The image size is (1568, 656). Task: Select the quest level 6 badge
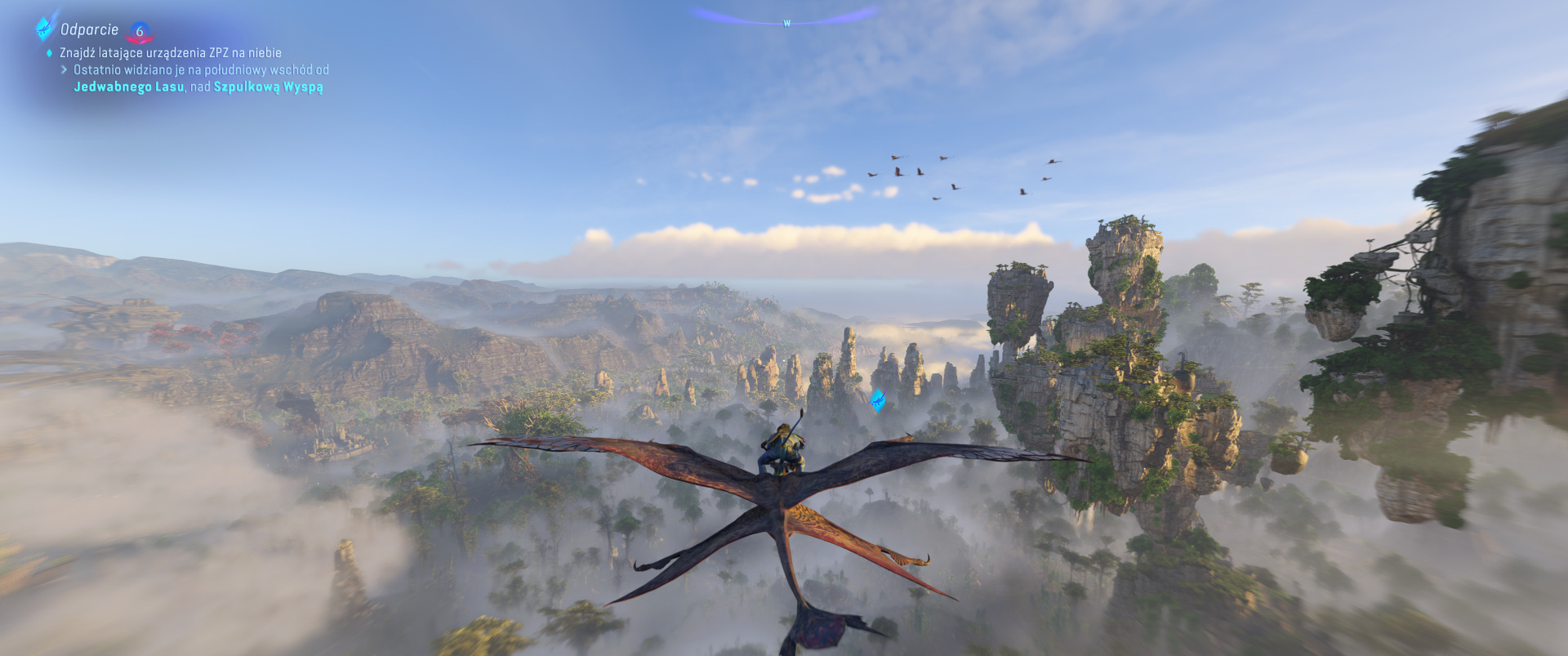coord(140,32)
